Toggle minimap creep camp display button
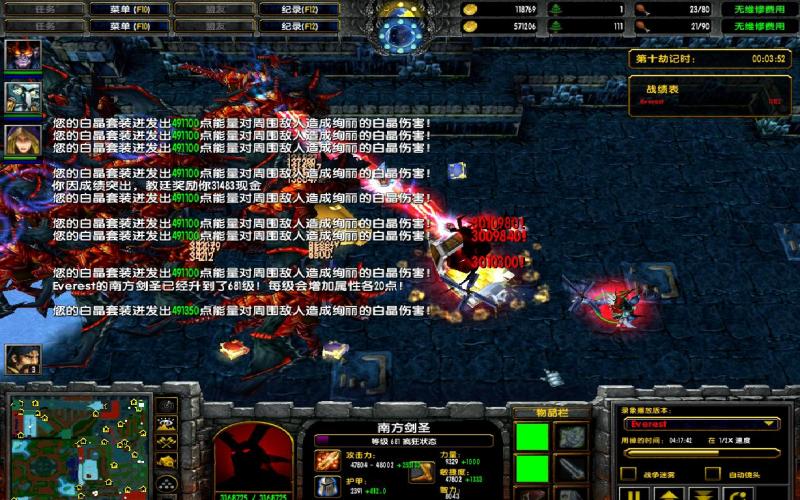The width and height of the screenshot is (800, 500). (x=168, y=460)
